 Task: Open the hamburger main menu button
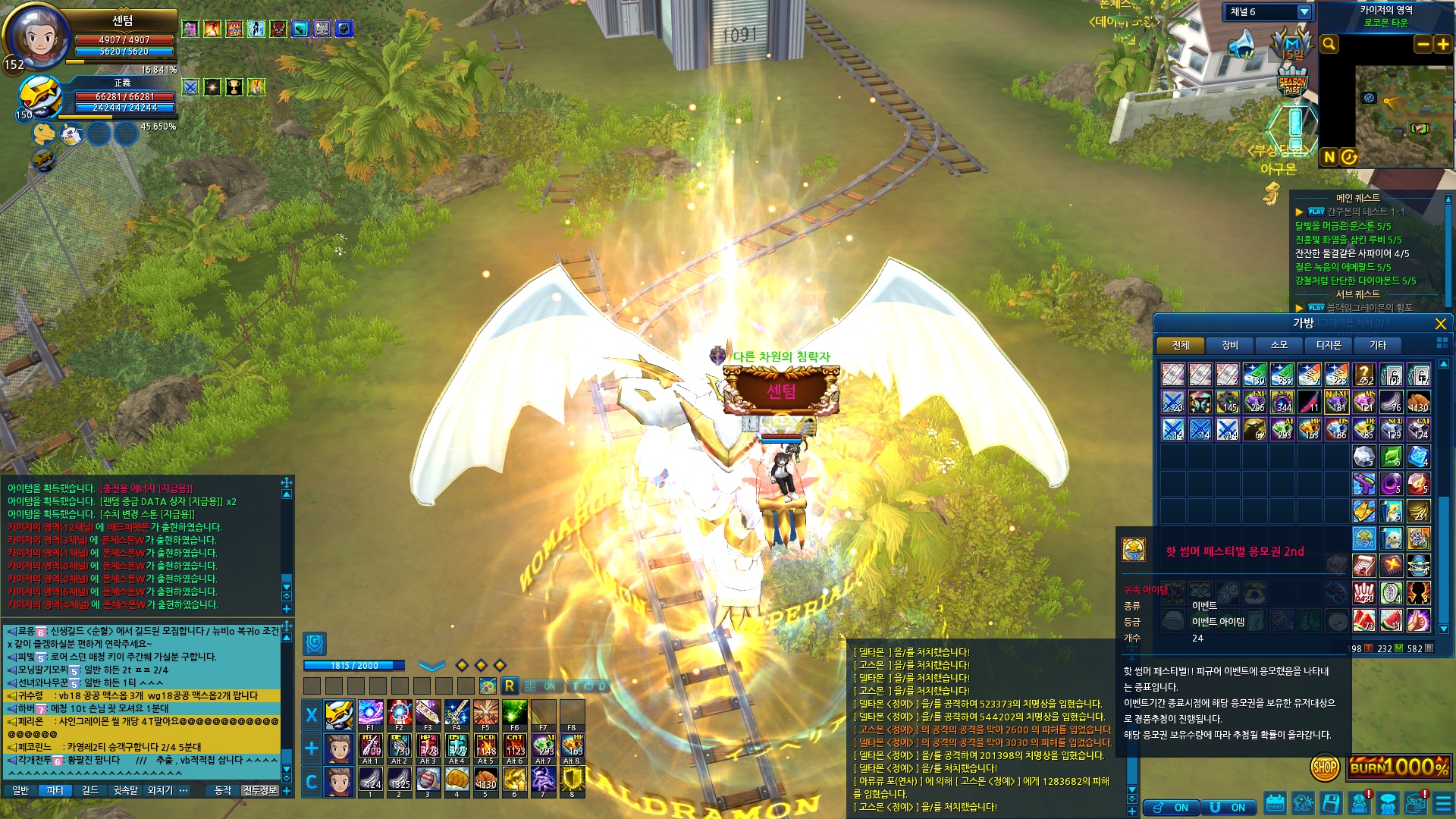point(1442,802)
